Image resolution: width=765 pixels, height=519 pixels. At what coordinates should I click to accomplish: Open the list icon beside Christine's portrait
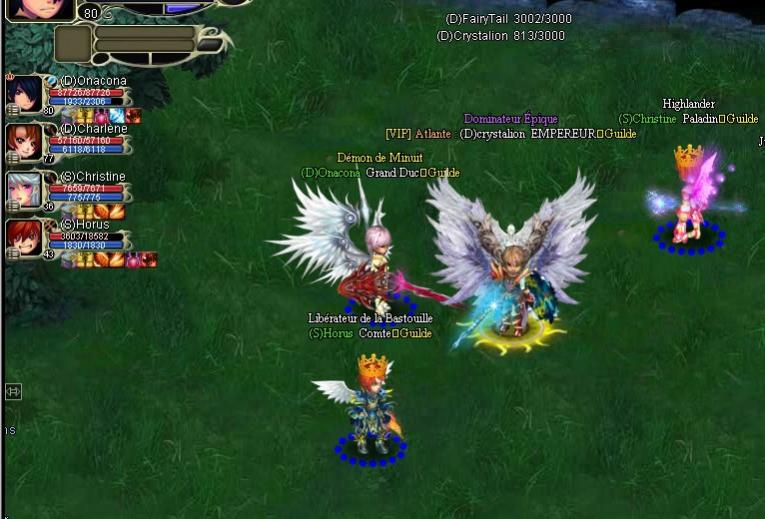(x=12, y=207)
